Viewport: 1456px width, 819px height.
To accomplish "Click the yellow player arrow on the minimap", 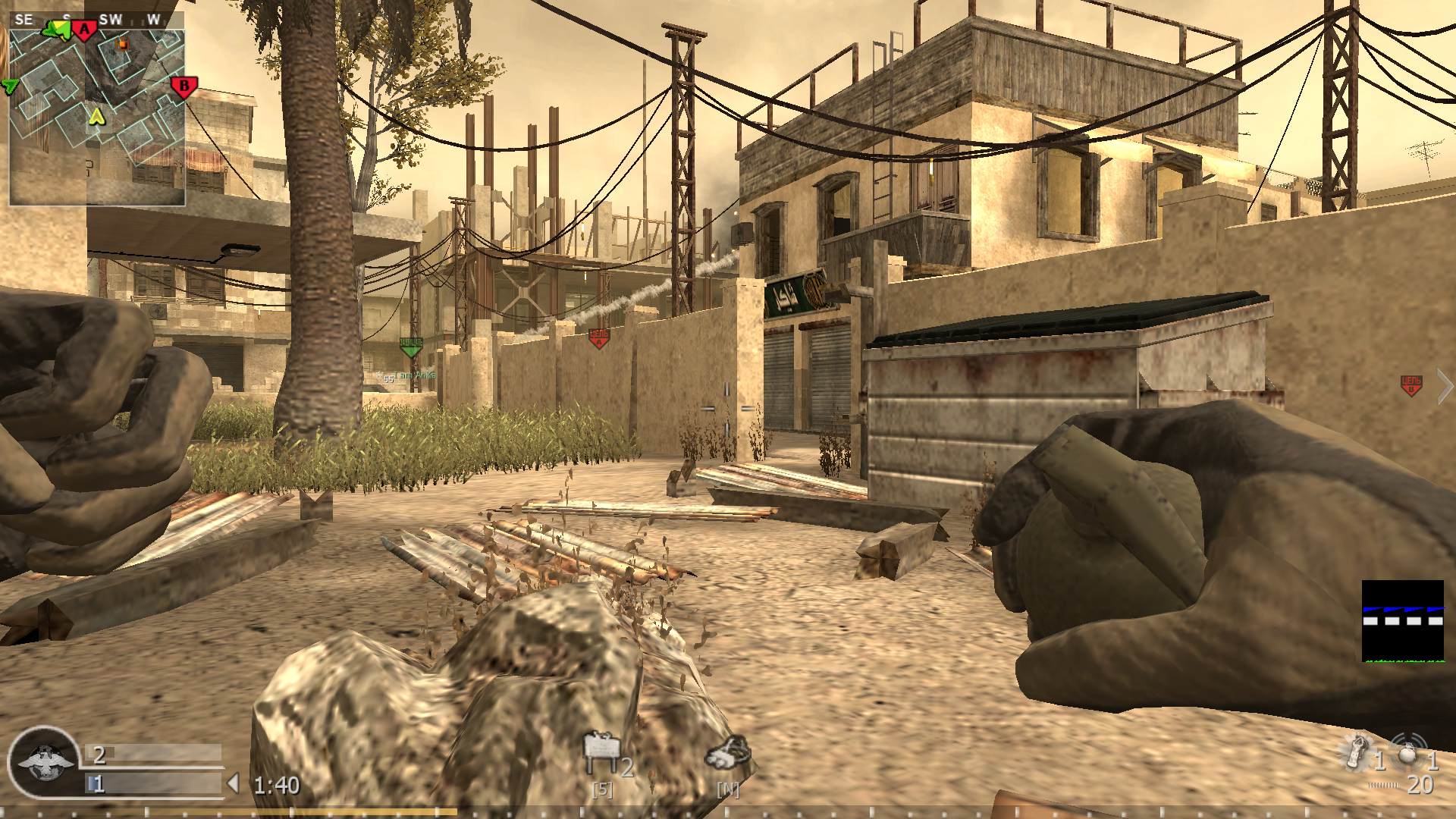I will 96,118.
